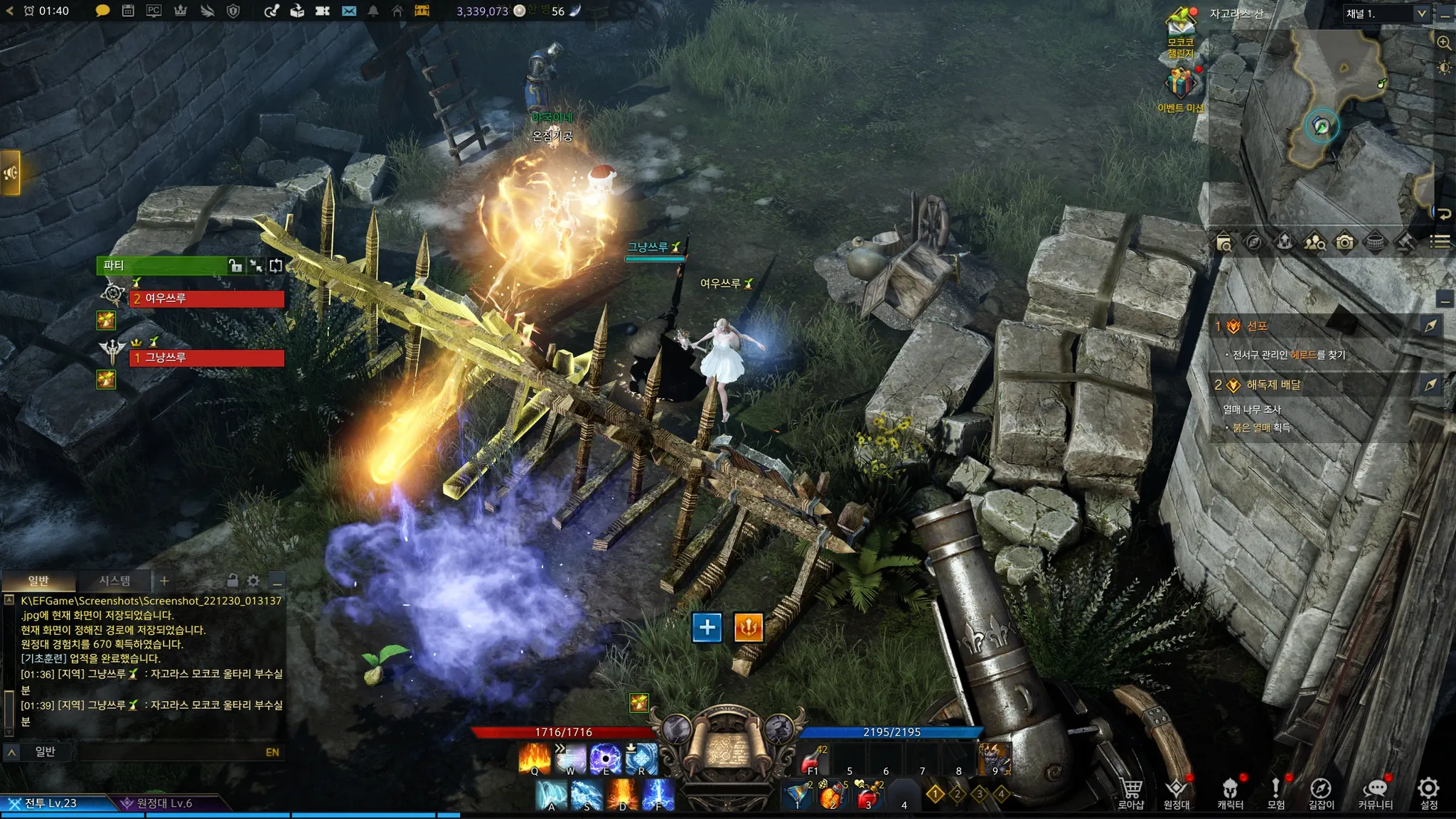This screenshot has width=1456, height=819.
Task: Open the 원정대 roster menu
Action: tap(1177, 791)
